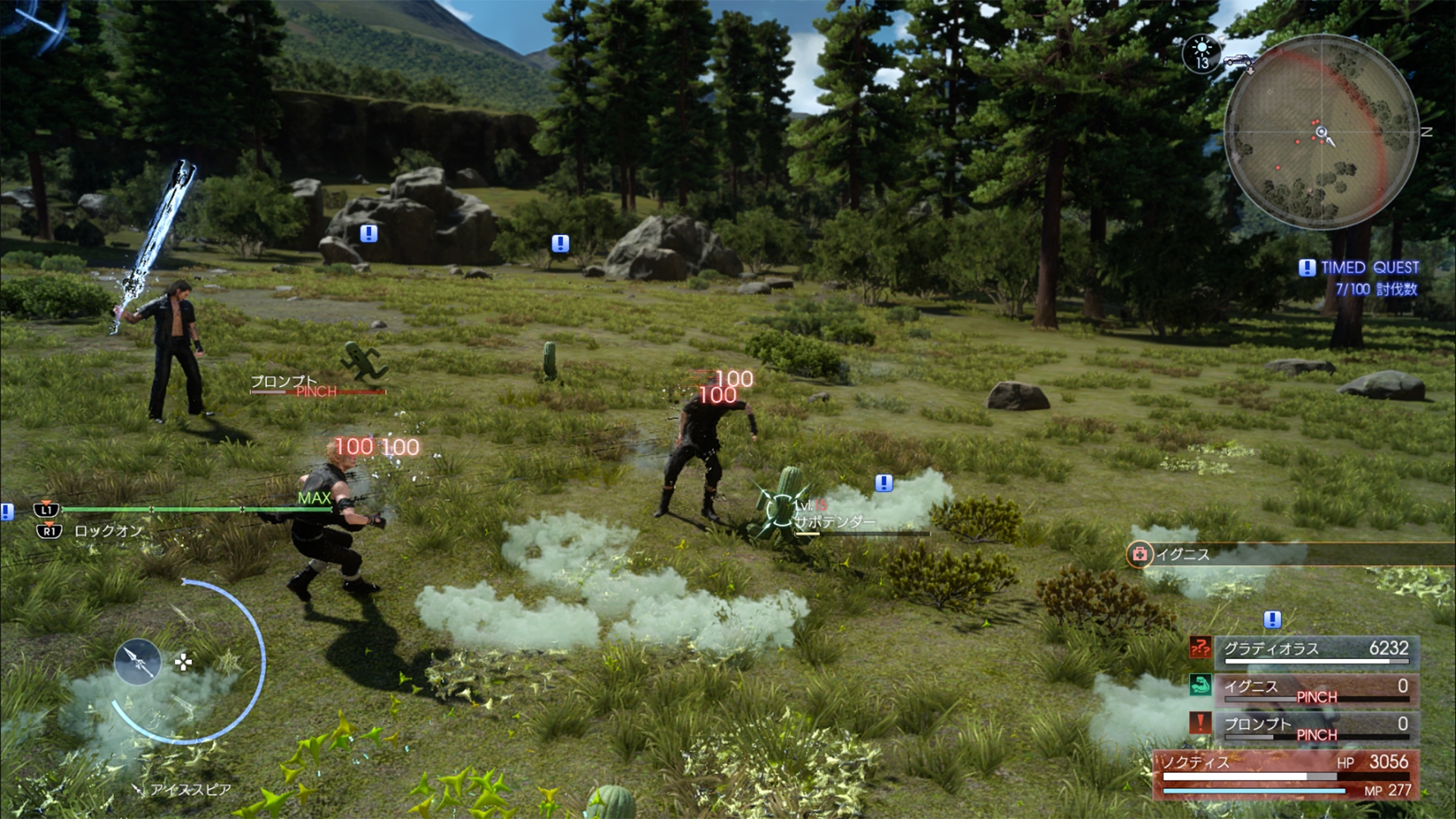Click the ノクティス HP and MP panel
The image size is (1456, 819).
(1286, 775)
